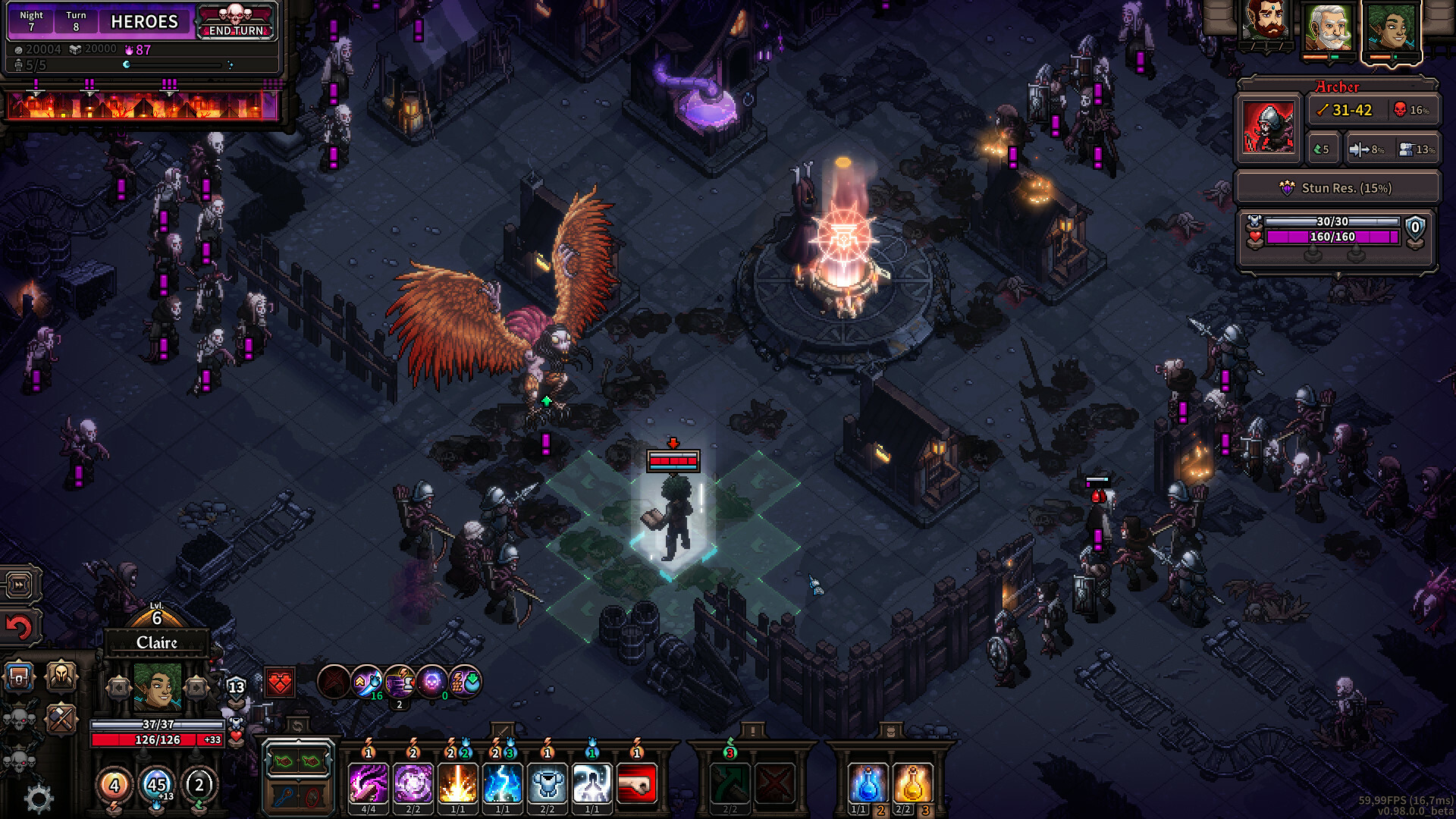Confirm movement with the green arrow
The width and height of the screenshot is (1456, 819).
coord(730,782)
